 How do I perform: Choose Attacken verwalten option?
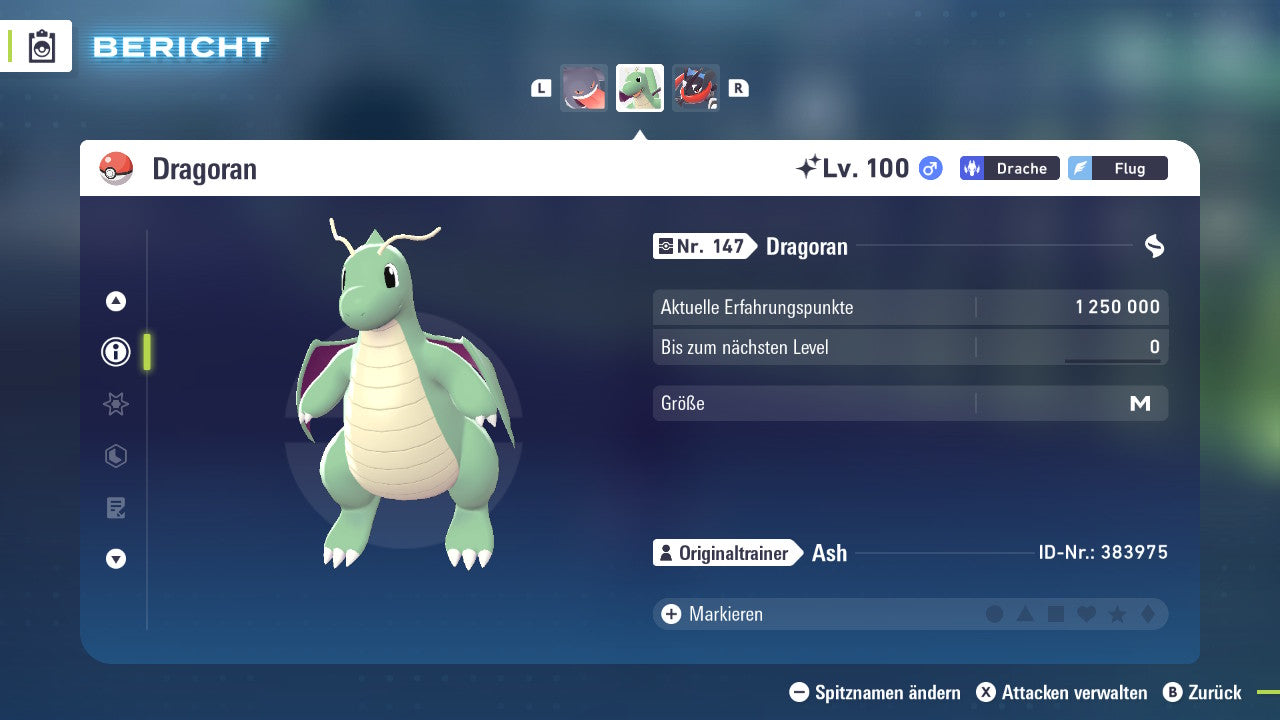click(1062, 692)
